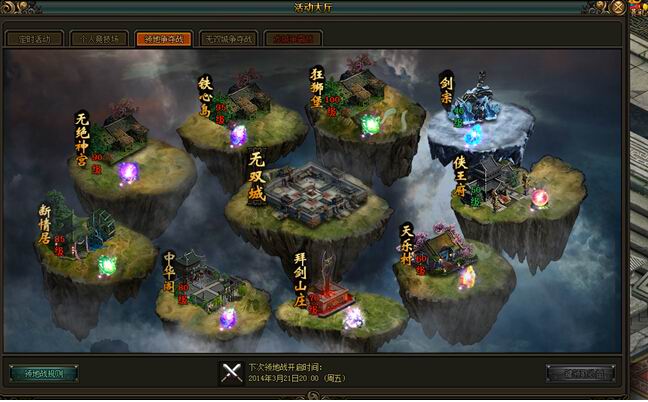Open the 个人竞技场 tab
This screenshot has height=402, width=648.
click(x=99, y=39)
